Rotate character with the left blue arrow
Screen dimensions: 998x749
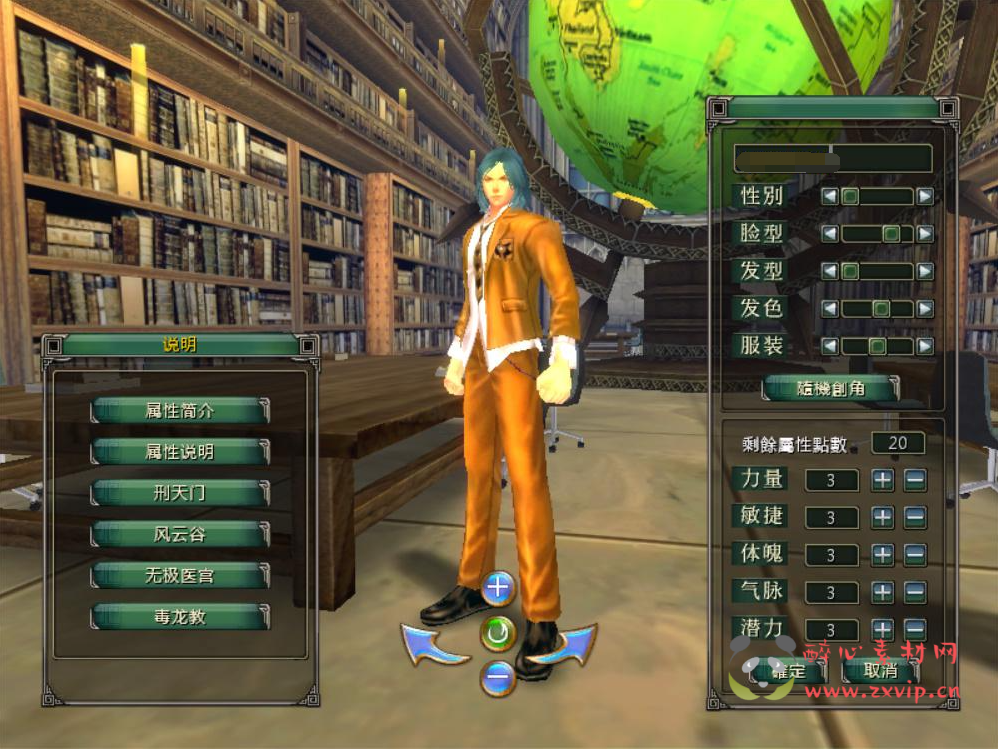click(x=432, y=644)
